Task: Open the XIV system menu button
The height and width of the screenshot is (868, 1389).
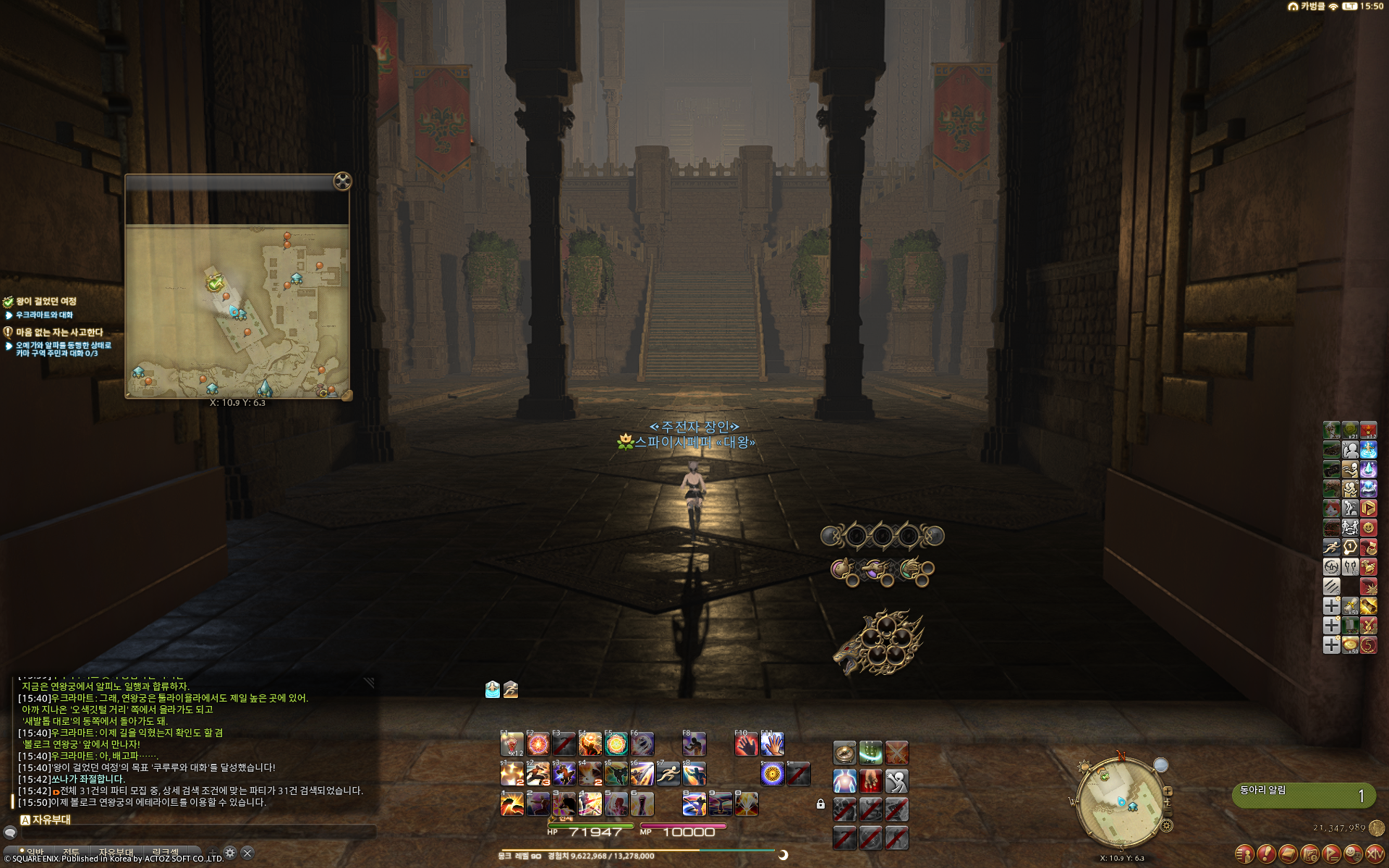Action: (1375, 854)
